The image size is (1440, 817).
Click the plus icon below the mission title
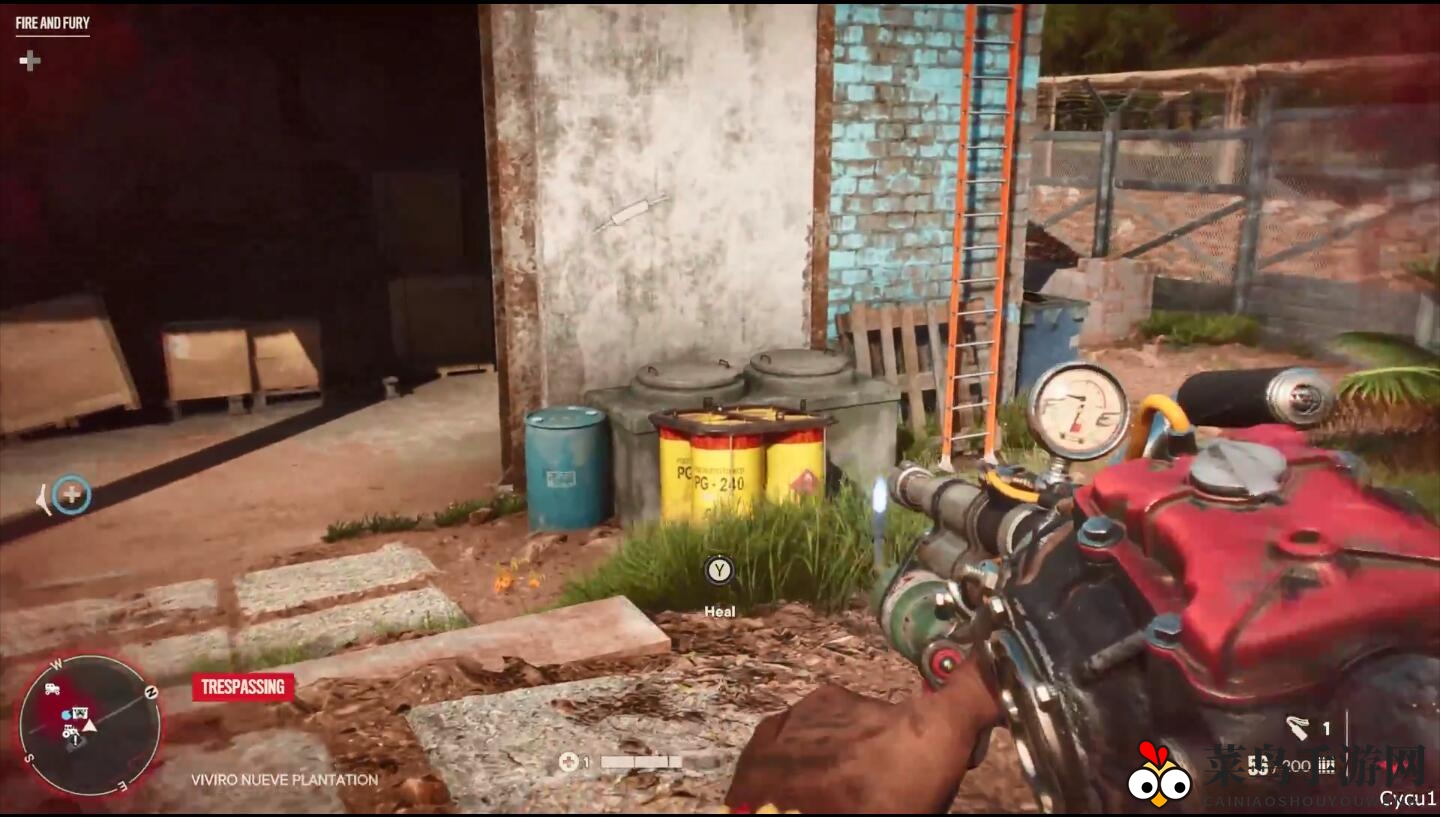[30, 61]
